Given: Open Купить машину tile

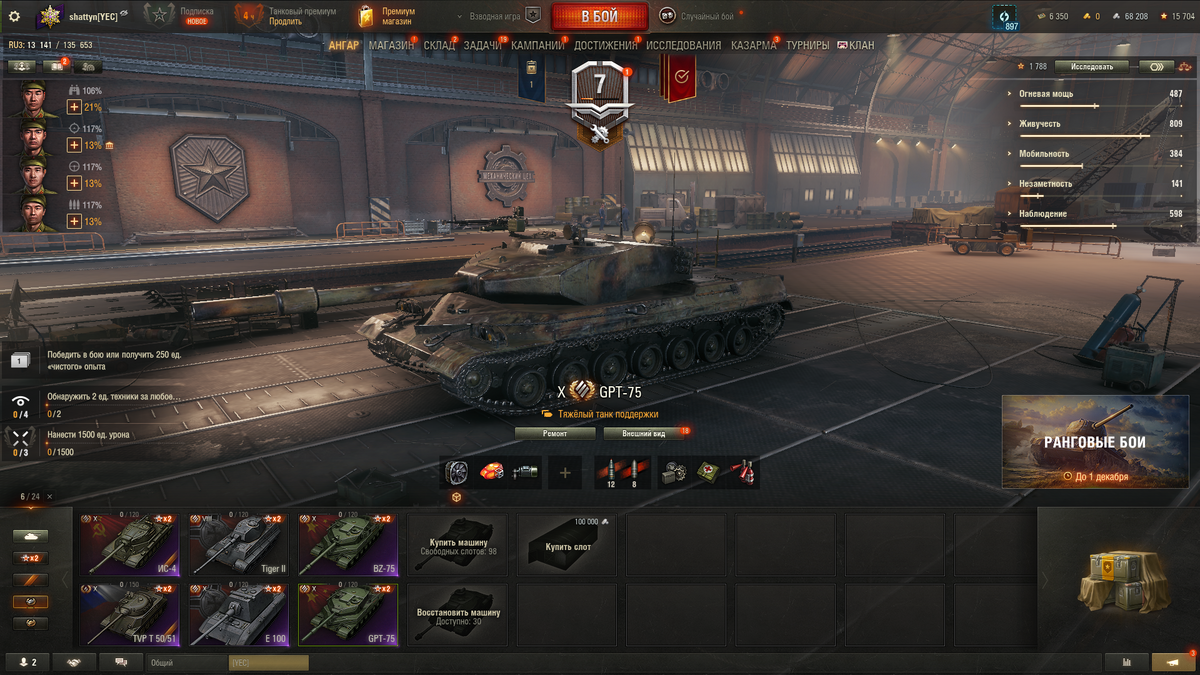Looking at the screenshot, I should 457,544.
